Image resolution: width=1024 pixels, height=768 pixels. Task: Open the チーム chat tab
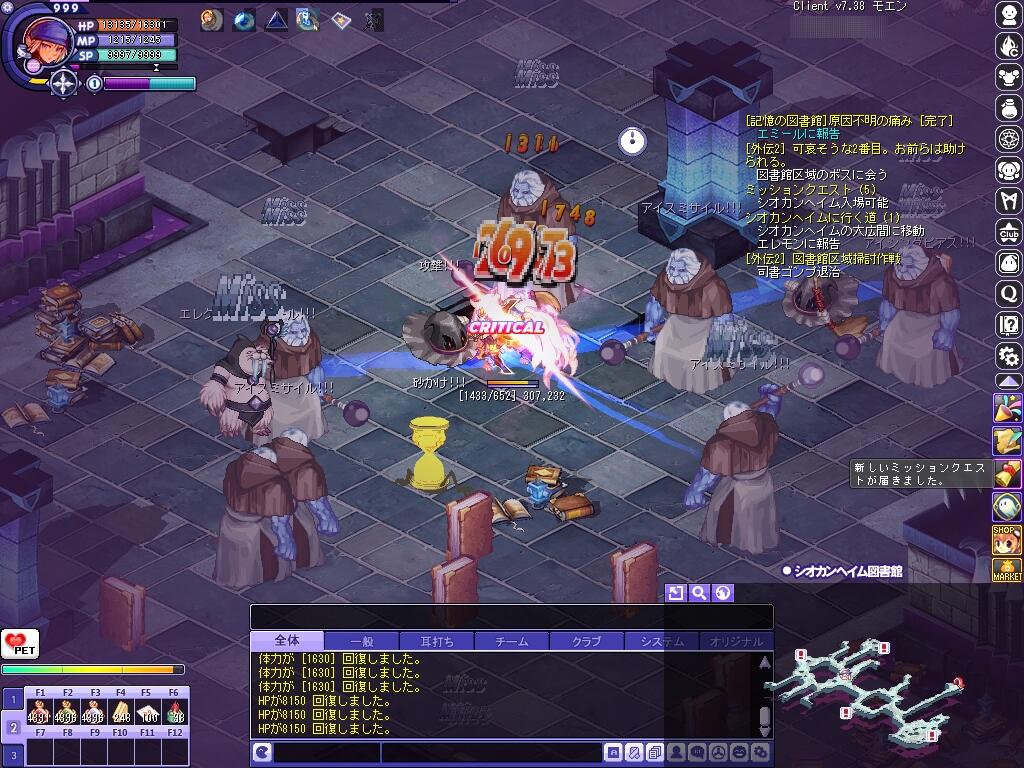[x=511, y=641]
